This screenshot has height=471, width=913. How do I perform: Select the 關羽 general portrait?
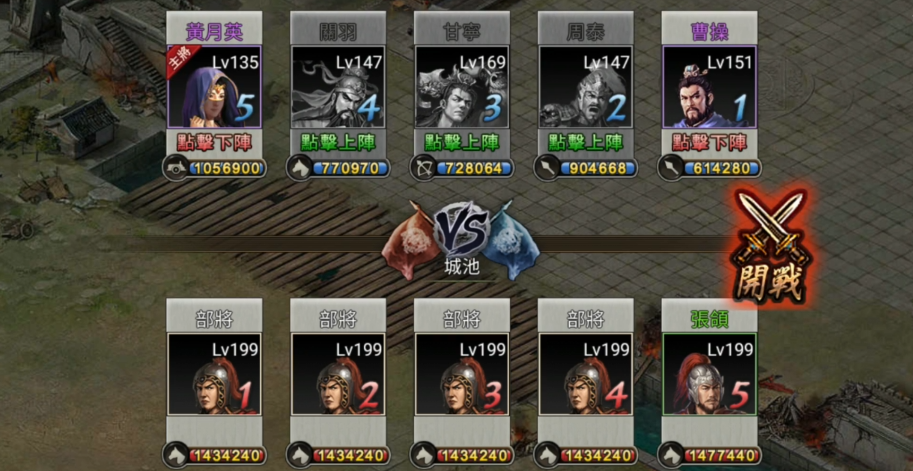point(338,88)
